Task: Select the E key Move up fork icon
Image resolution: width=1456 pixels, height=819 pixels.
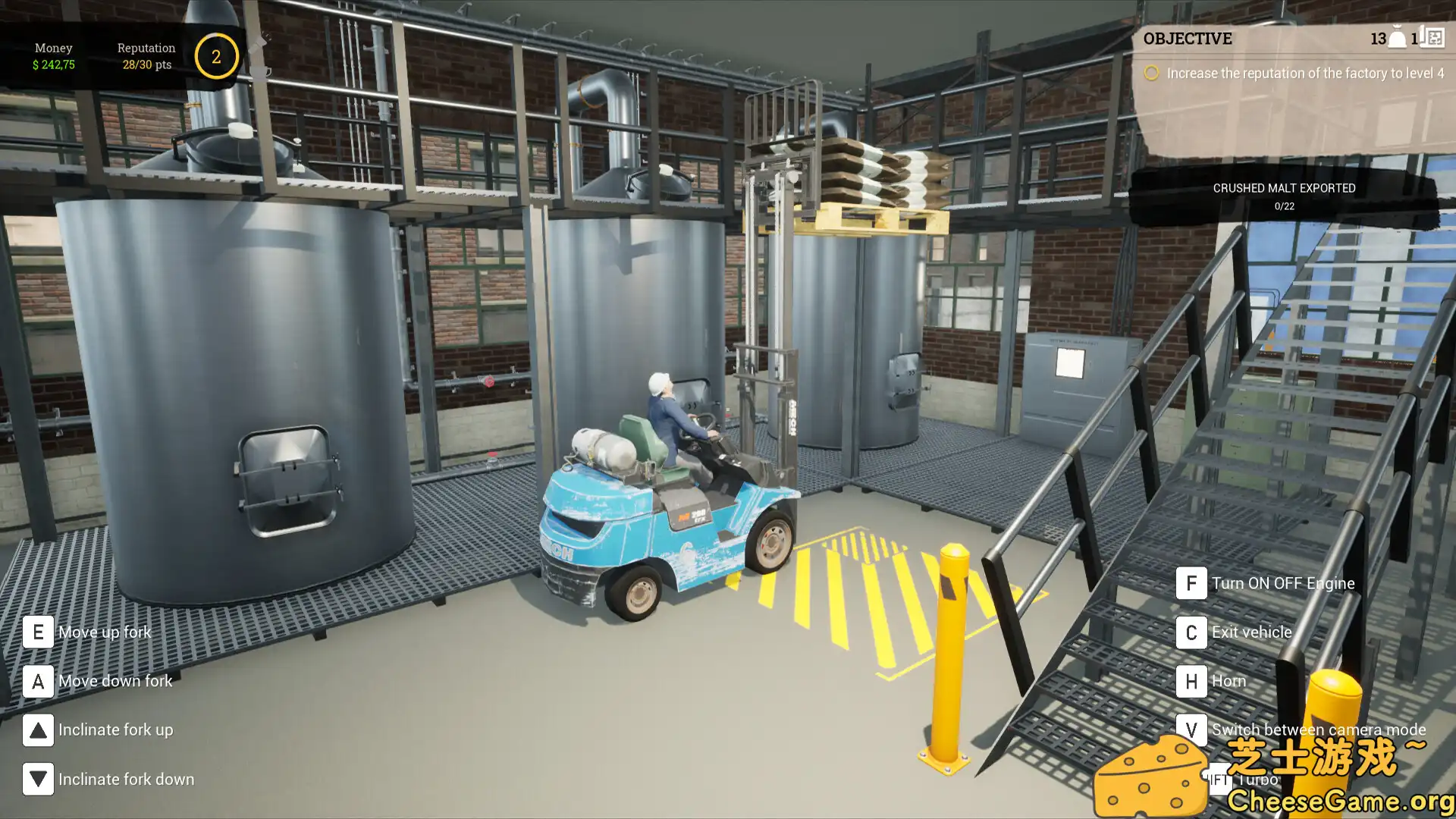Action: [x=37, y=632]
